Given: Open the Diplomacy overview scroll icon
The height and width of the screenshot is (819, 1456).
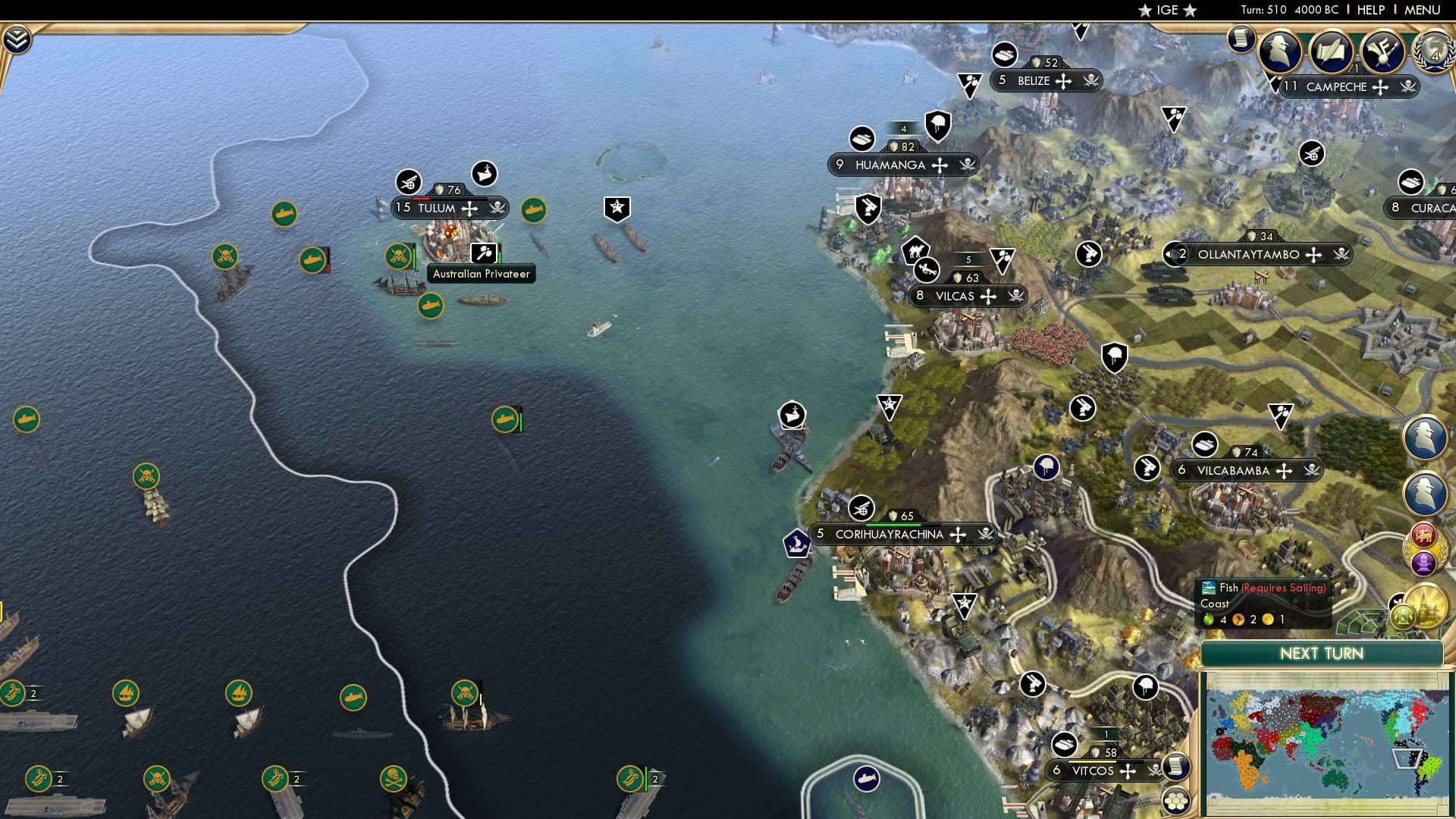Looking at the screenshot, I should coord(1331,52).
